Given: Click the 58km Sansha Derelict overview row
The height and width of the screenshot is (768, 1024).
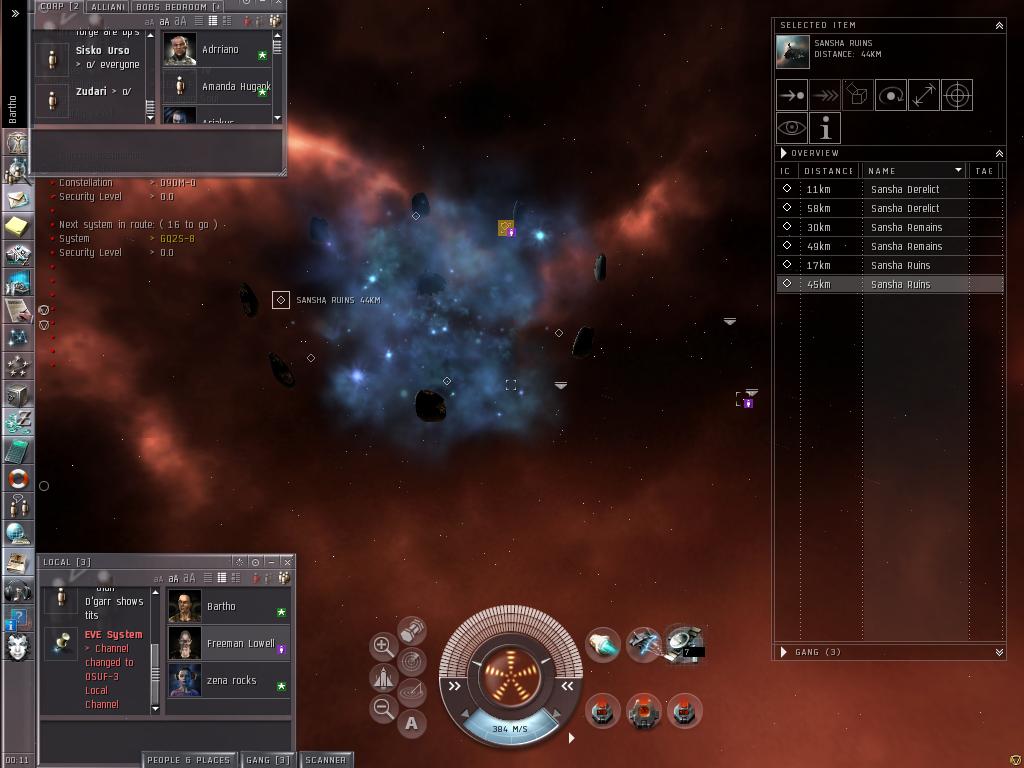Looking at the screenshot, I should tap(890, 208).
